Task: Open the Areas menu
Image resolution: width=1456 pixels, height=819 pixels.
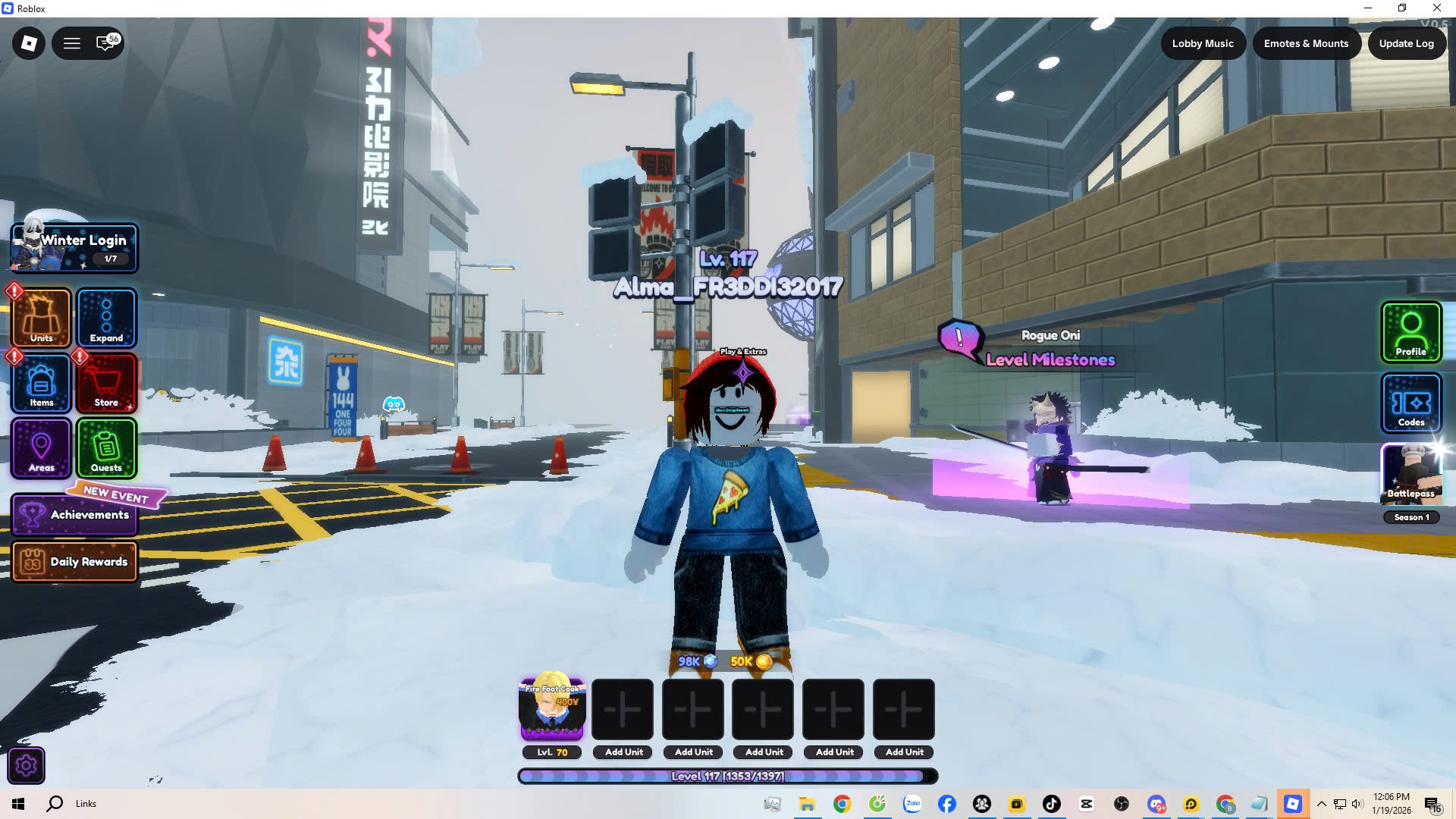Action: point(42,448)
